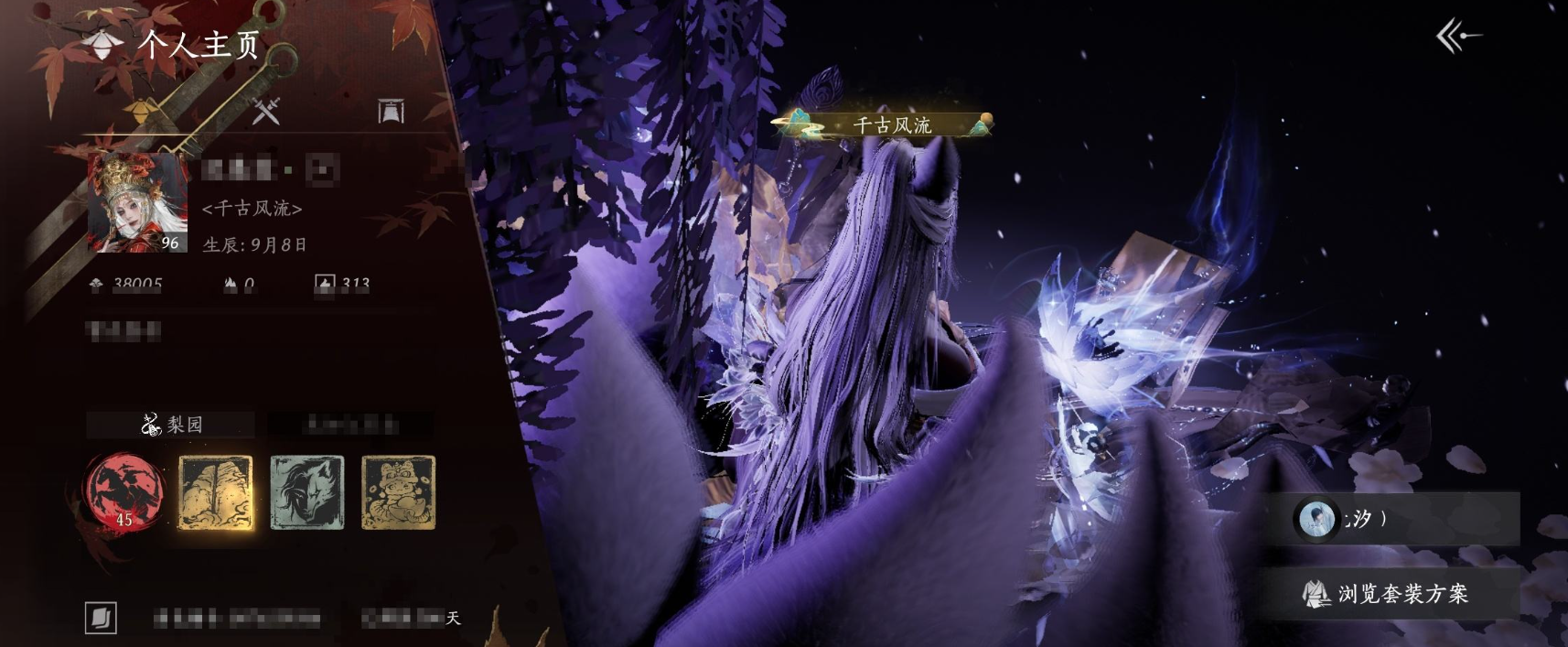Screen dimensions: 1568x647
Task: Open the gate icon tab
Action: click(392, 112)
